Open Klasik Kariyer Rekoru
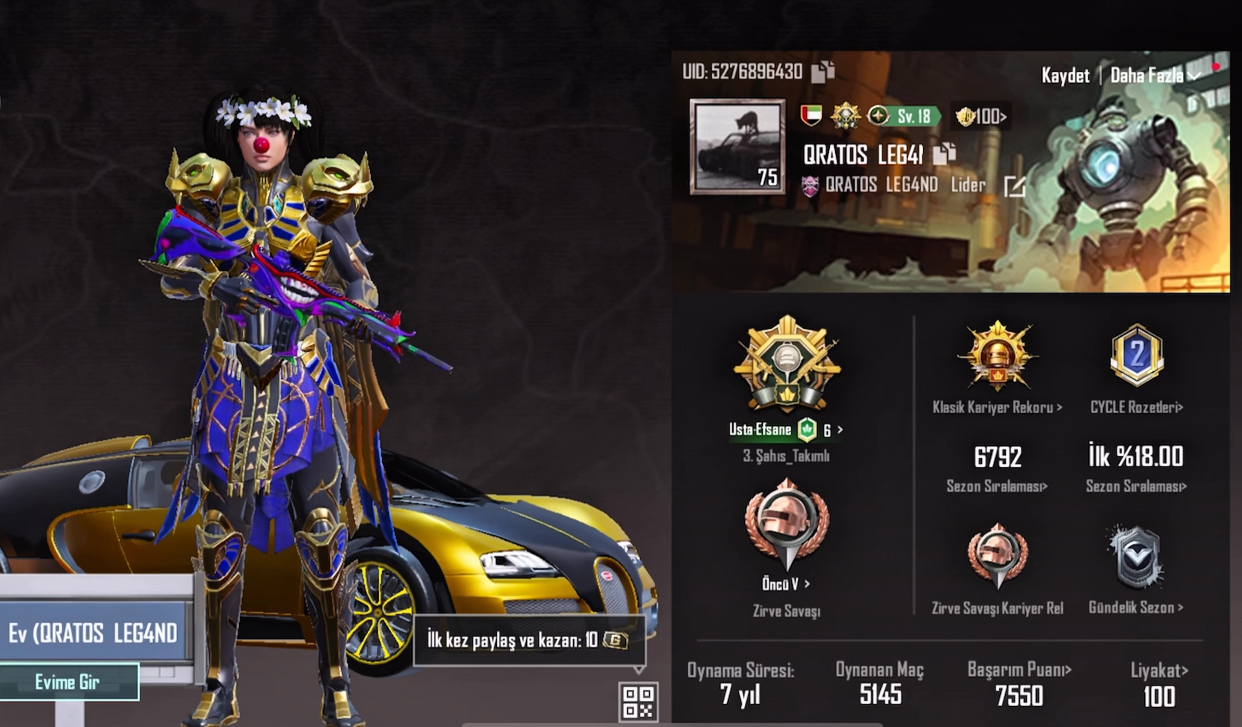 click(997, 407)
